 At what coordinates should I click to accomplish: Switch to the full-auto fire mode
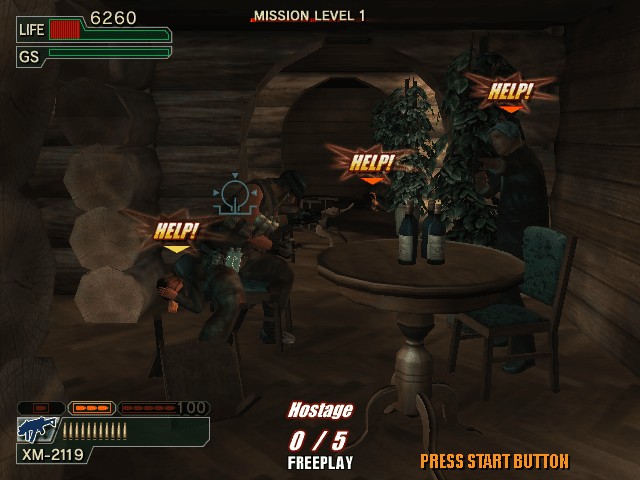click(x=148, y=408)
